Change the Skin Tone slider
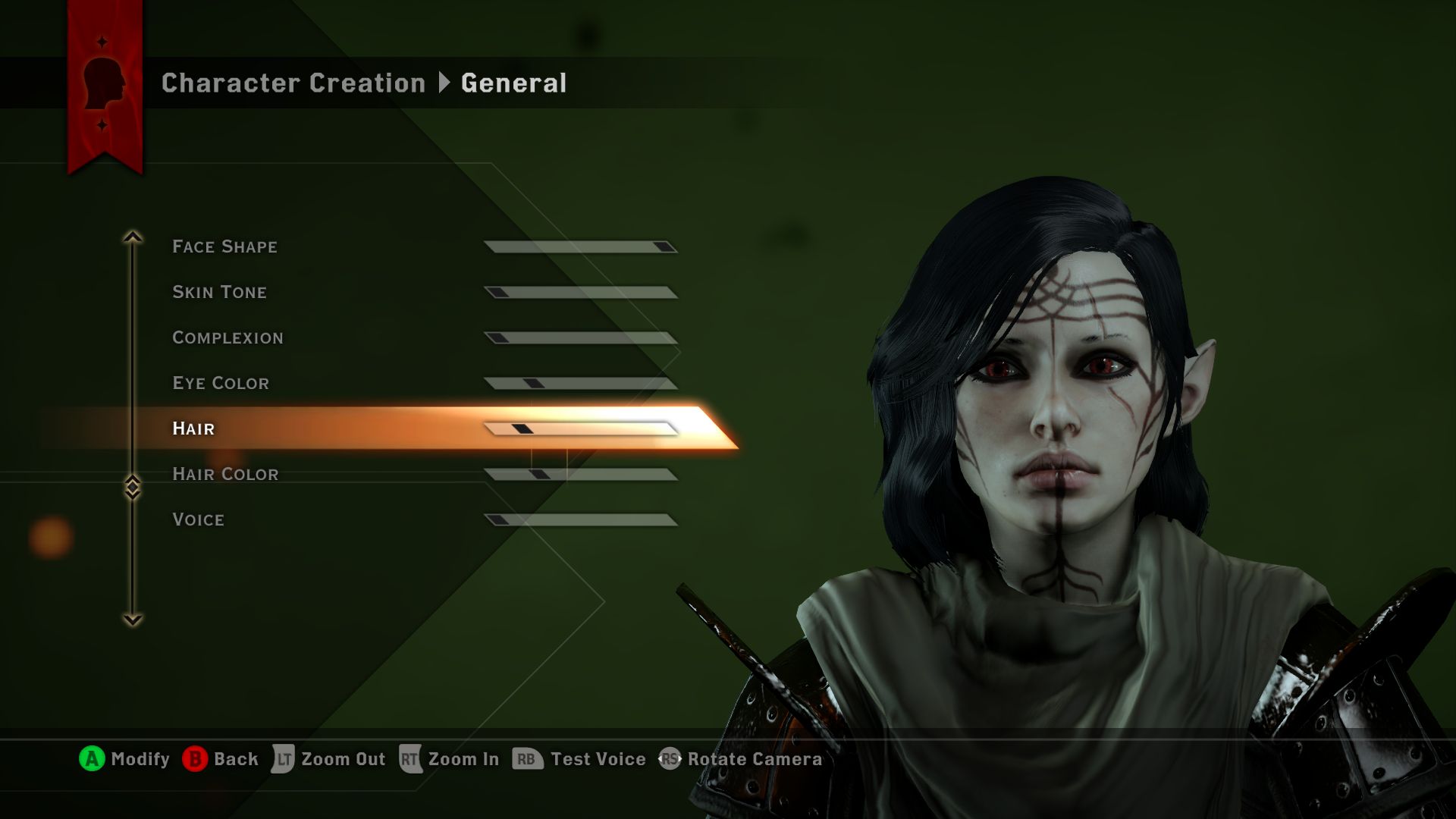 pos(581,293)
